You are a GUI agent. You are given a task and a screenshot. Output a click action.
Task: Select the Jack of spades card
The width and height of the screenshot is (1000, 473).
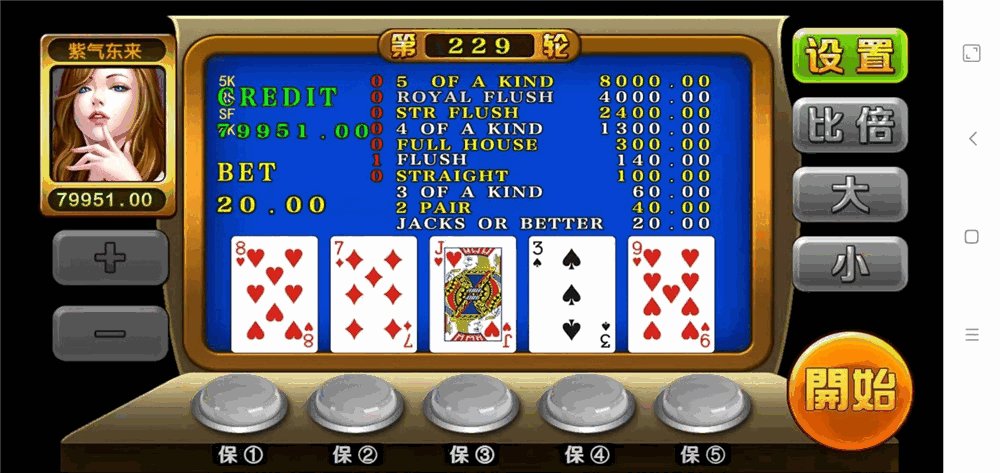(472, 294)
